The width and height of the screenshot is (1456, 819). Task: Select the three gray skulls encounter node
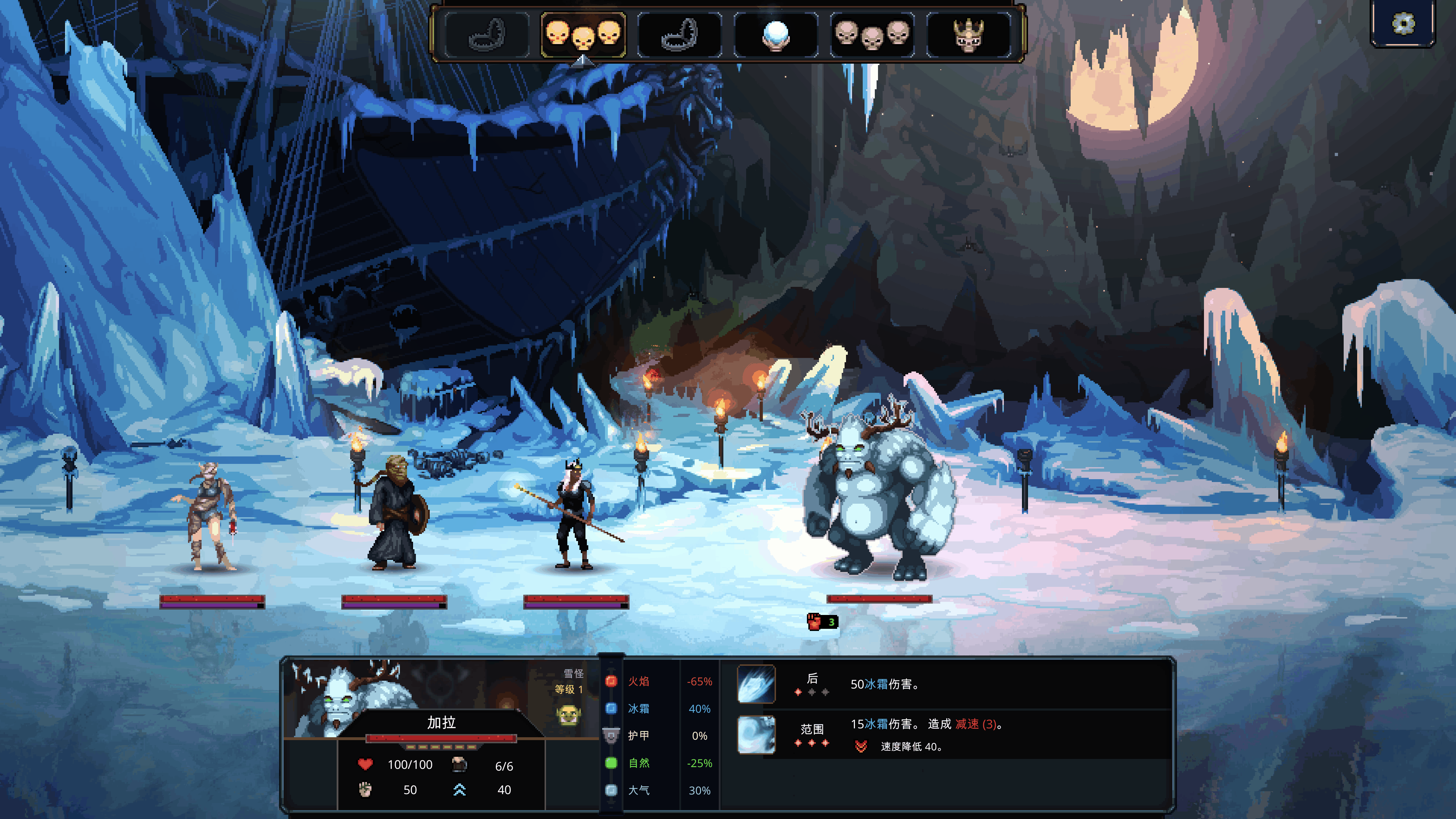[x=872, y=34]
